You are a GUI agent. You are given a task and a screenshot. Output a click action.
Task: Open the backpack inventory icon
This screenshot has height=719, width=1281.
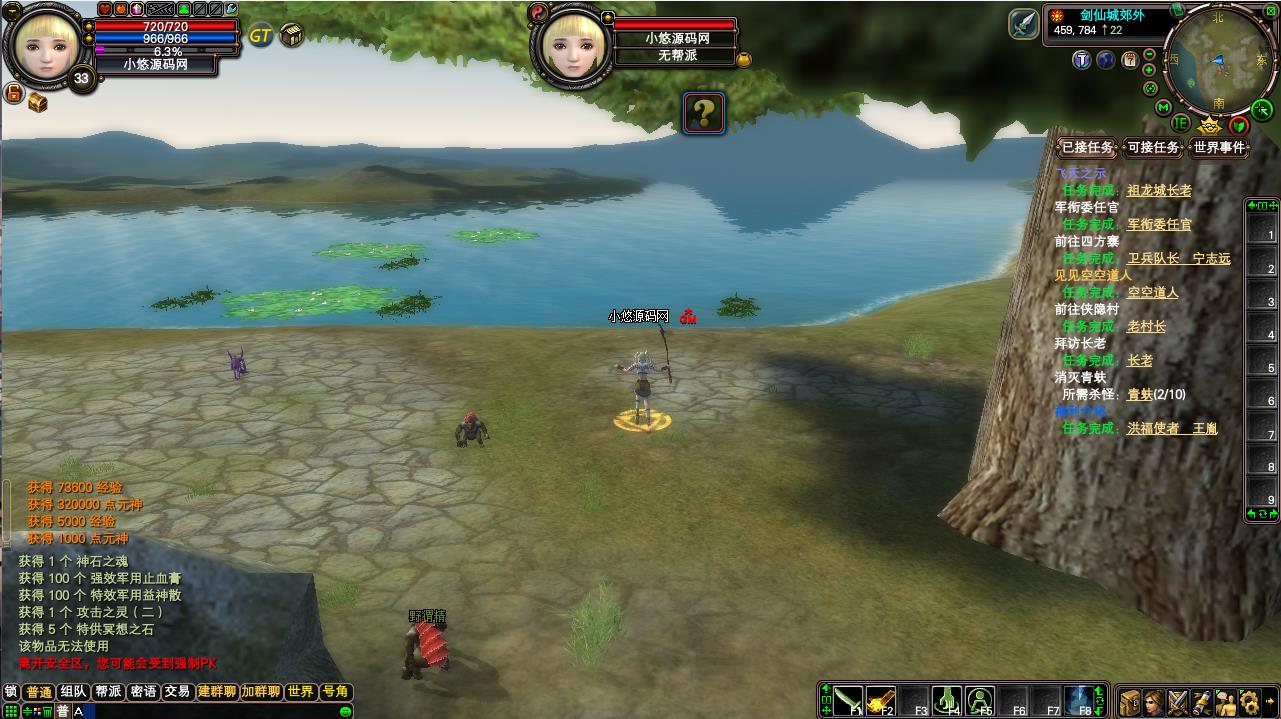pos(1130,701)
